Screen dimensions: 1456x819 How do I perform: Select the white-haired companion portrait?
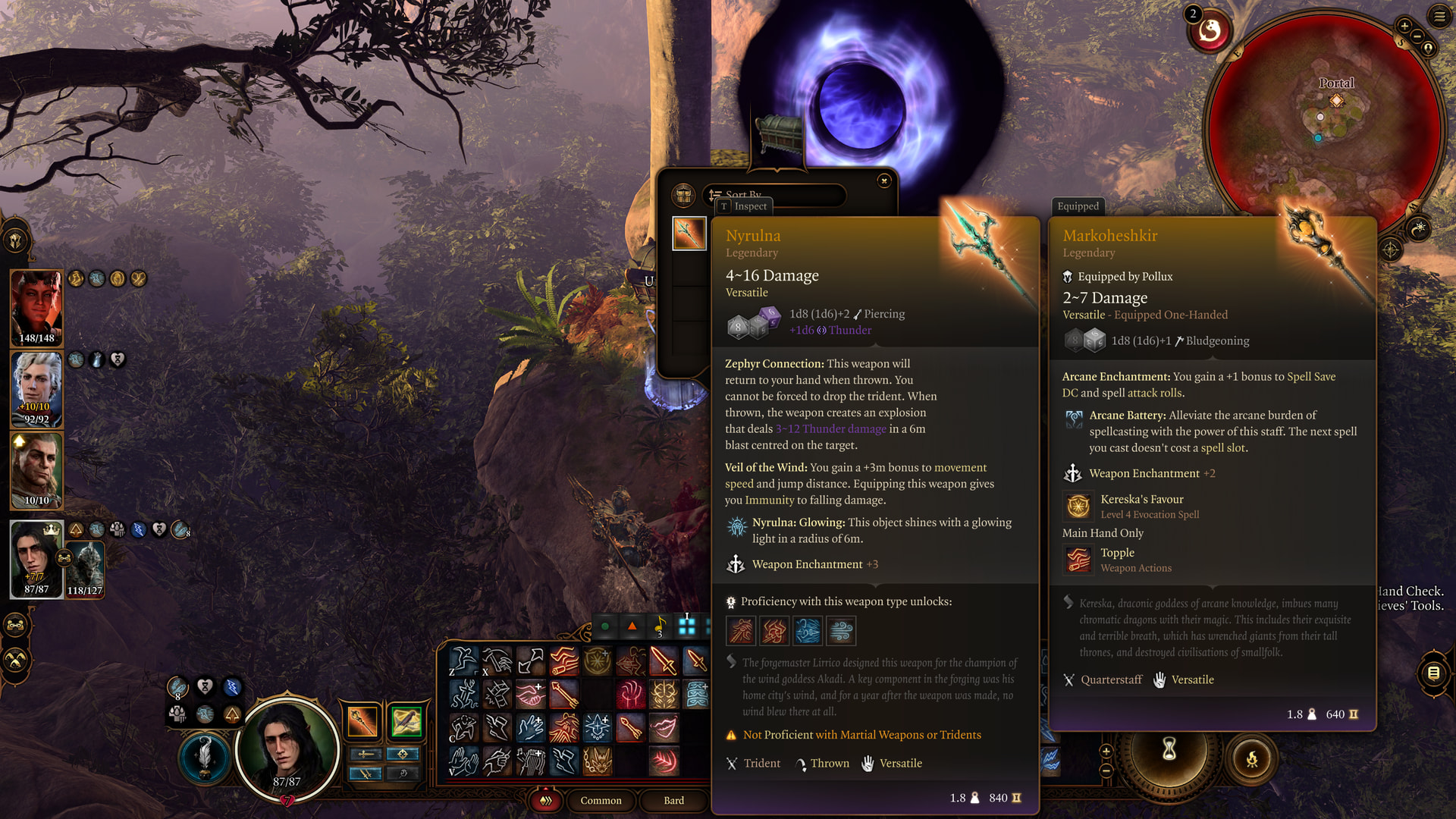pos(36,388)
